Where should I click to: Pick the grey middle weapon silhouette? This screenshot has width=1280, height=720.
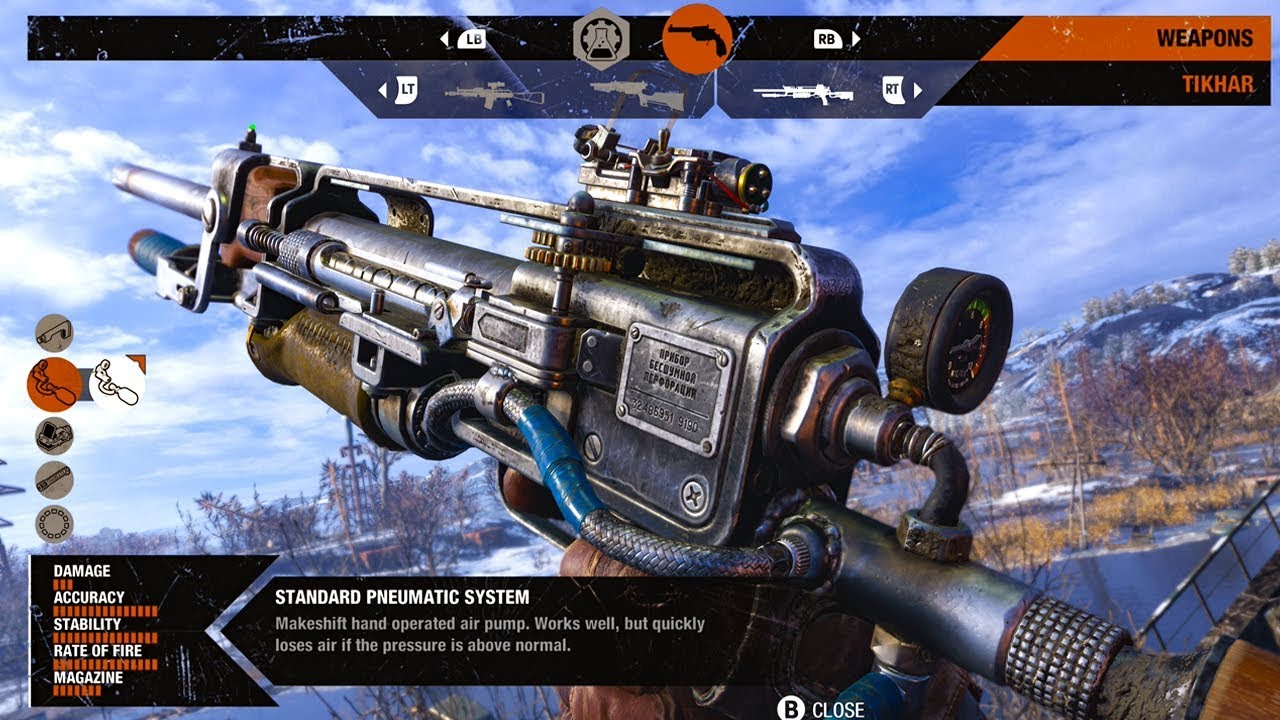pyautogui.click(x=637, y=93)
